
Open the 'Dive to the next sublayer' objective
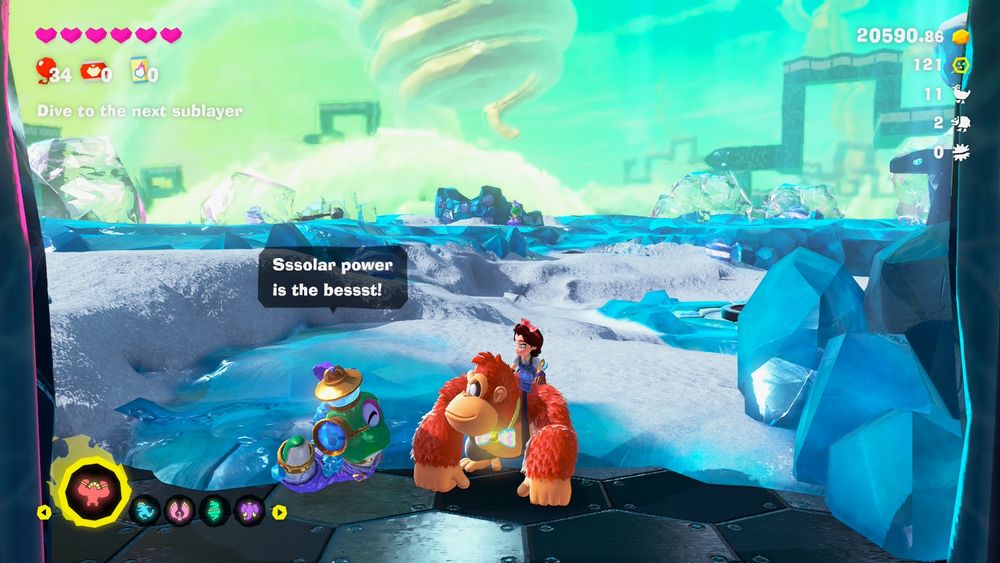coord(140,111)
